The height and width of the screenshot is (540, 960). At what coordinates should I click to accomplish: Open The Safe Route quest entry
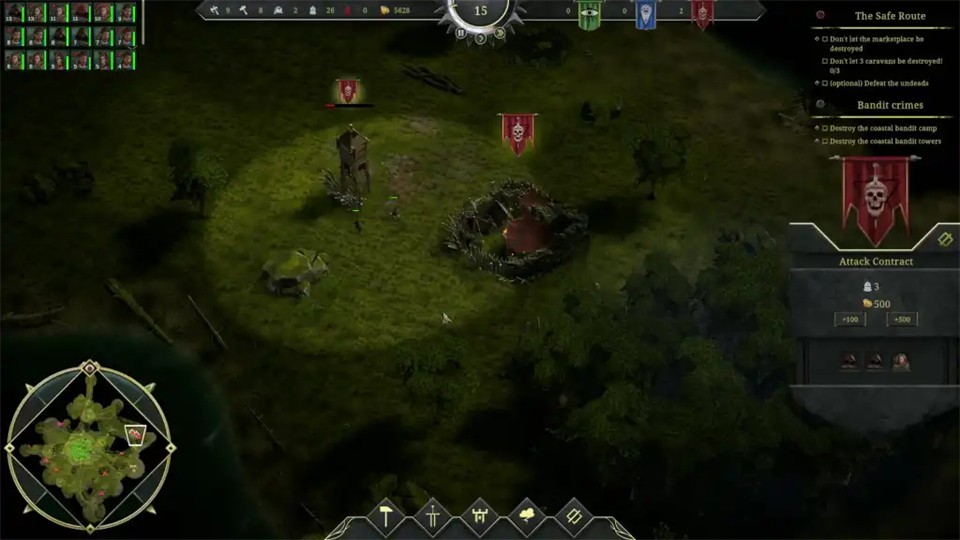[x=889, y=16]
